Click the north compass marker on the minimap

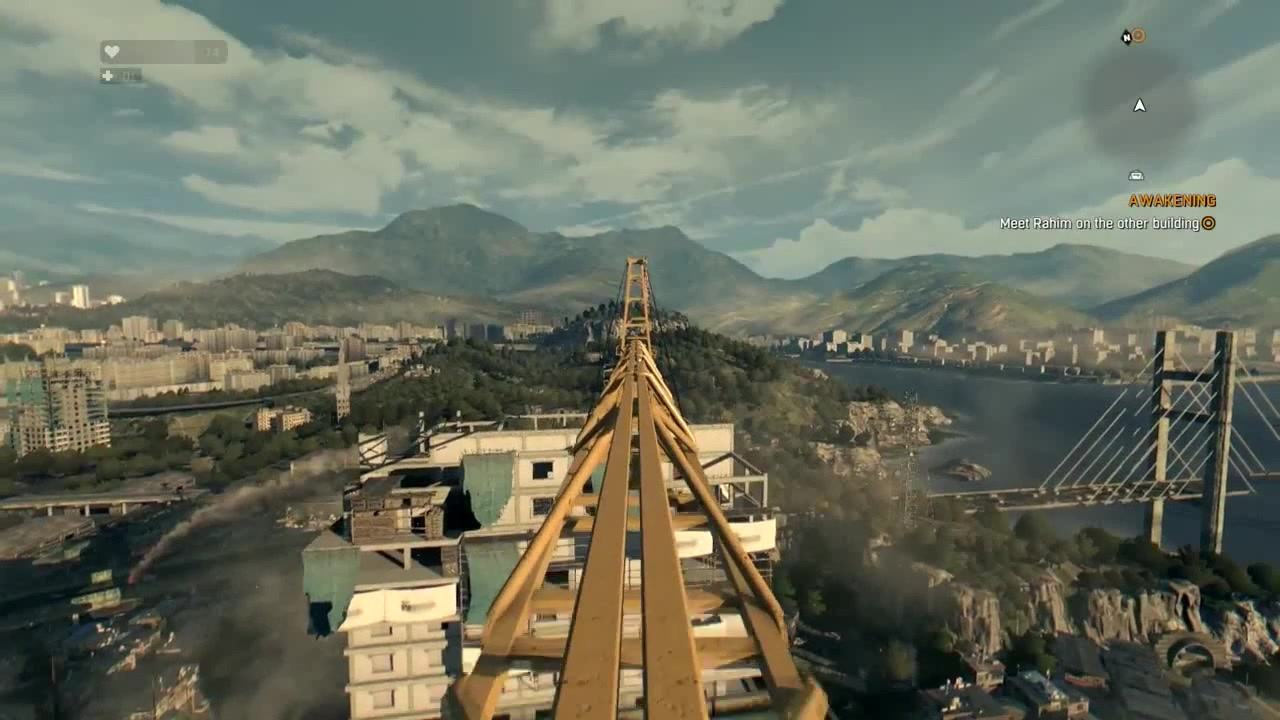point(1126,37)
